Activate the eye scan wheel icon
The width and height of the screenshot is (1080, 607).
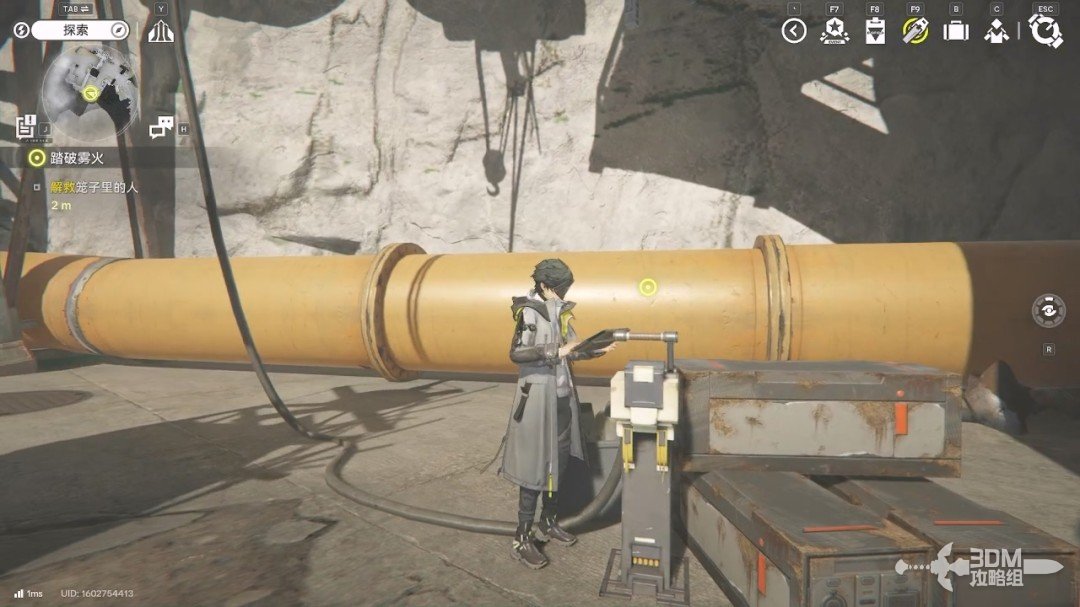1048,311
